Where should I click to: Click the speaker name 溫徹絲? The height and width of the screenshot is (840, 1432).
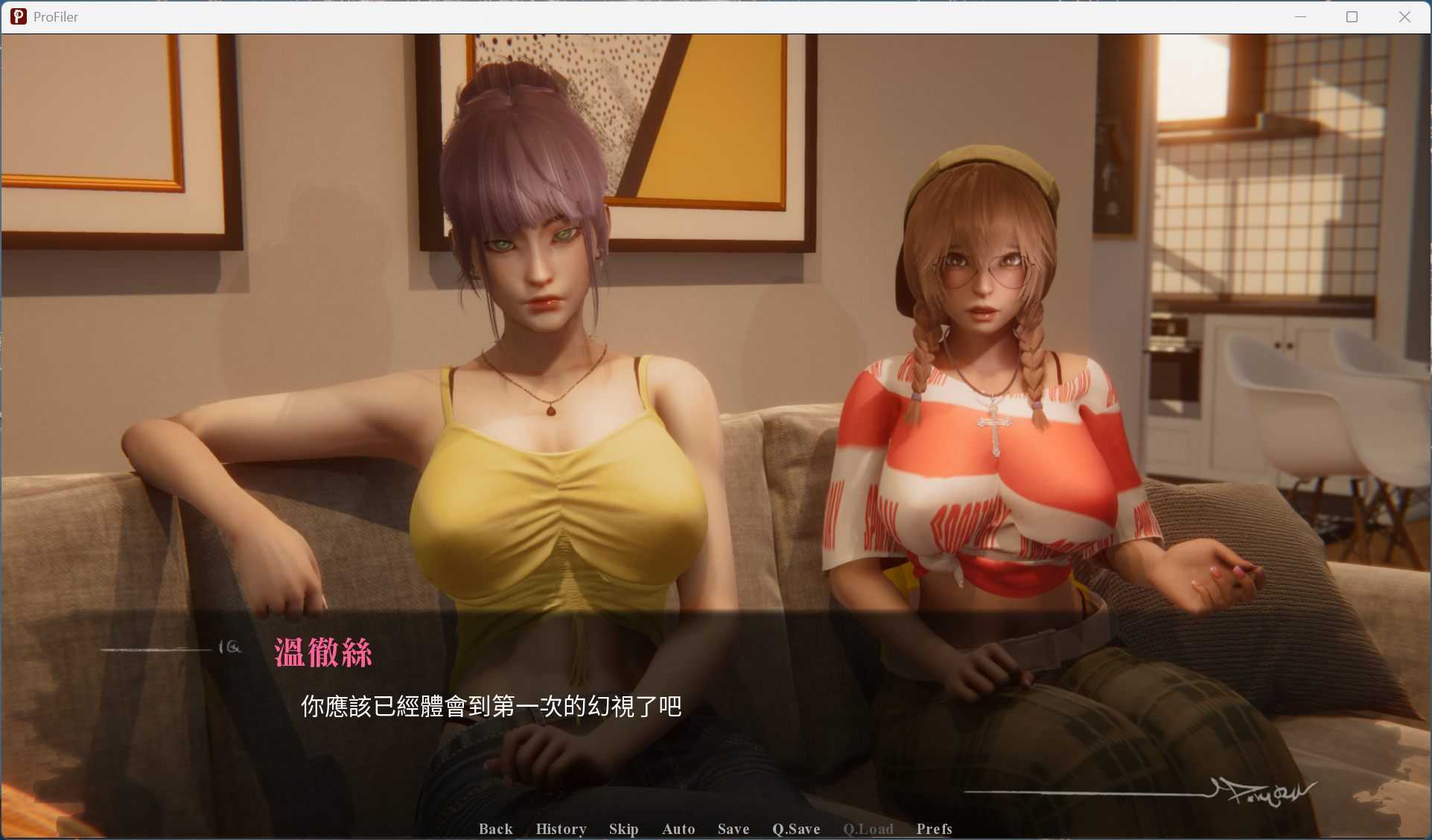click(323, 653)
